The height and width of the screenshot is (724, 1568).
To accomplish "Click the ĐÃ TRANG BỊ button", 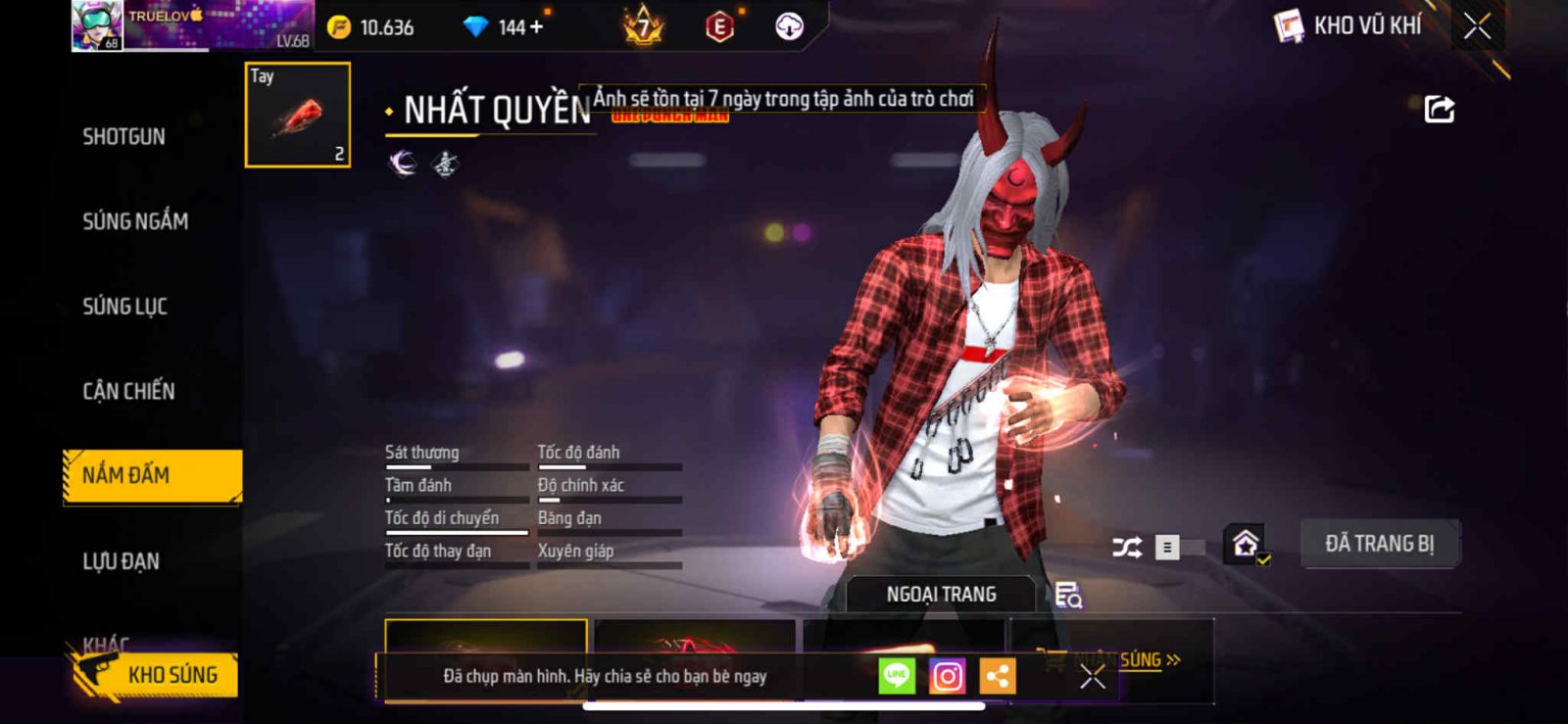I will pos(1379,544).
